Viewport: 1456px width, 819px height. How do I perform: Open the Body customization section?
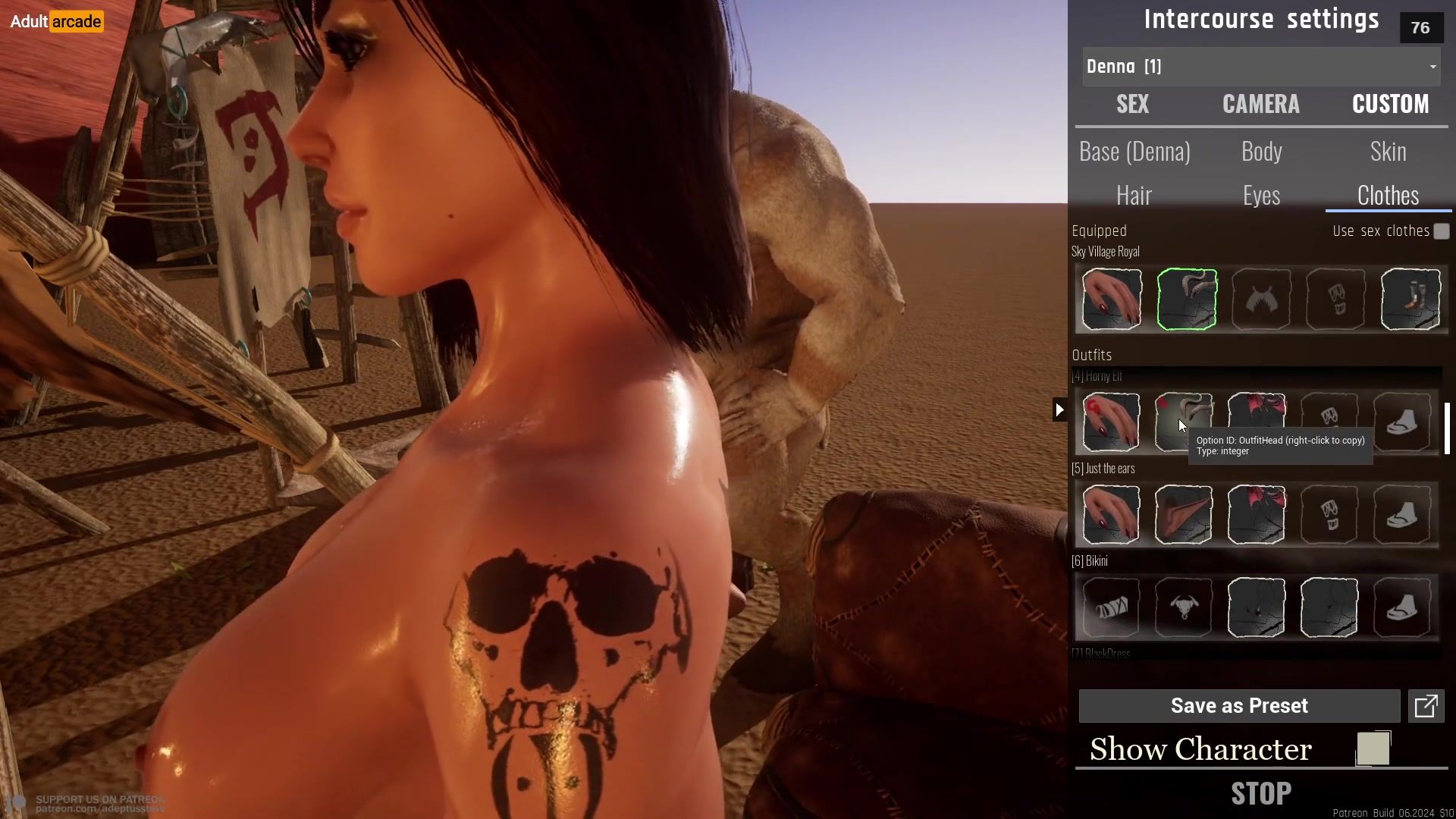click(x=1261, y=152)
